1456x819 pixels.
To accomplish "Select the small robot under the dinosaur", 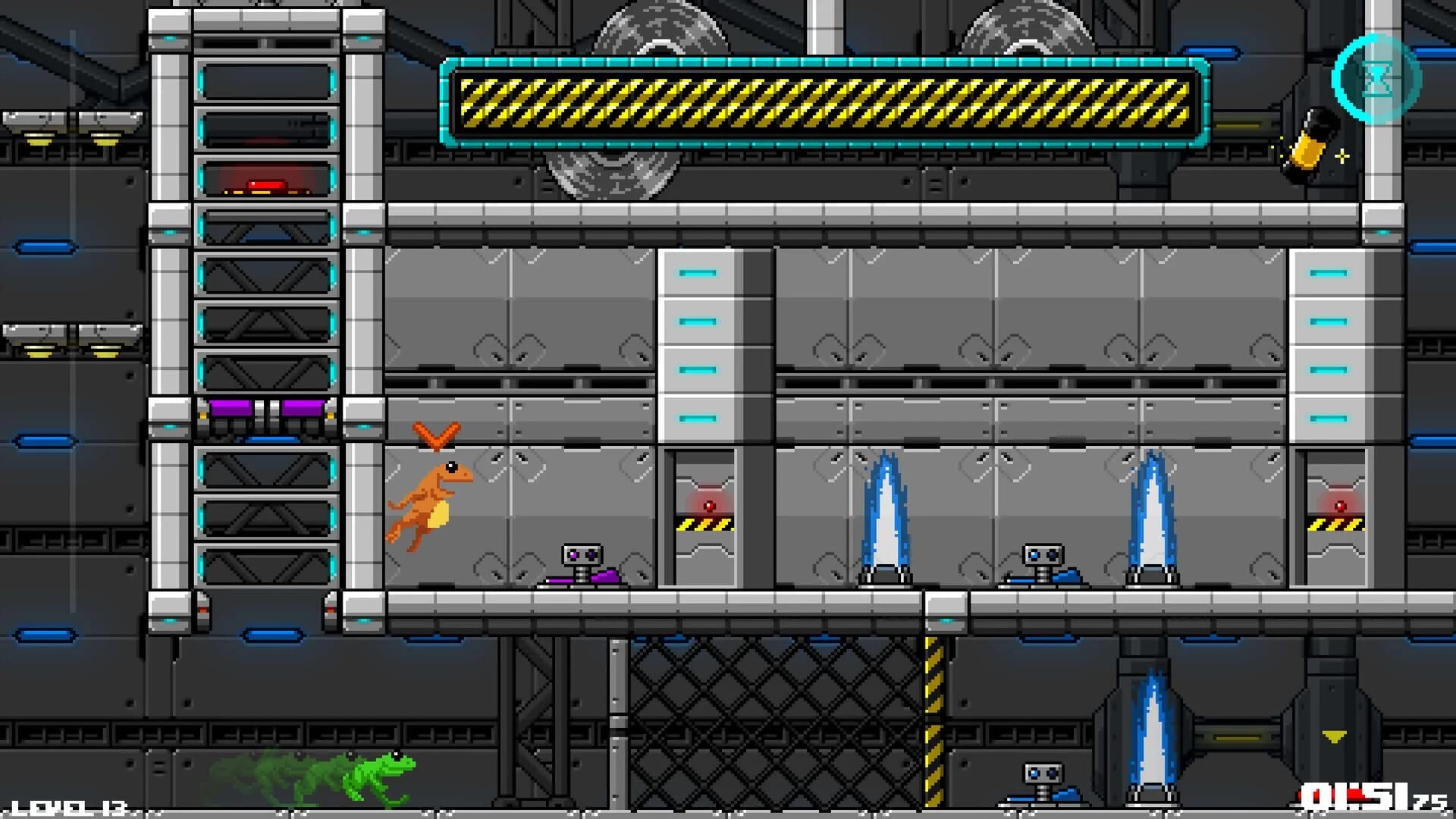I will pos(580,554).
